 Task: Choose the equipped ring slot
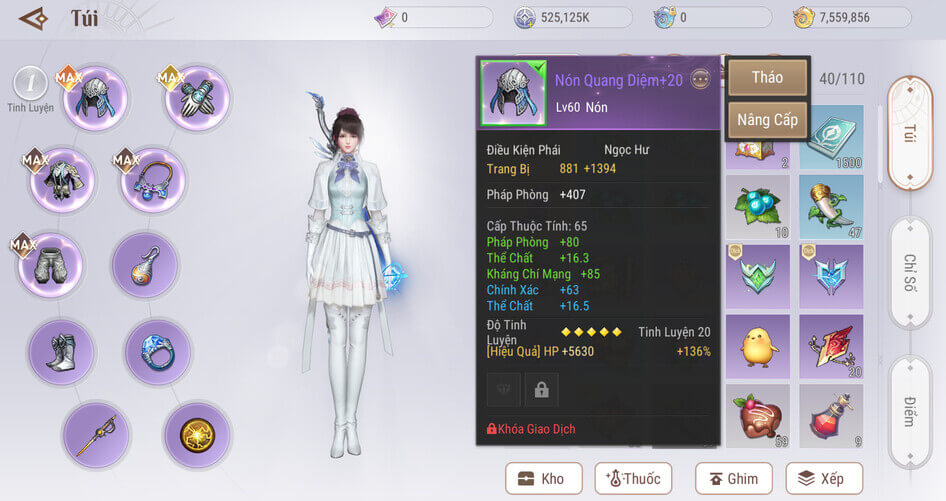tap(158, 352)
